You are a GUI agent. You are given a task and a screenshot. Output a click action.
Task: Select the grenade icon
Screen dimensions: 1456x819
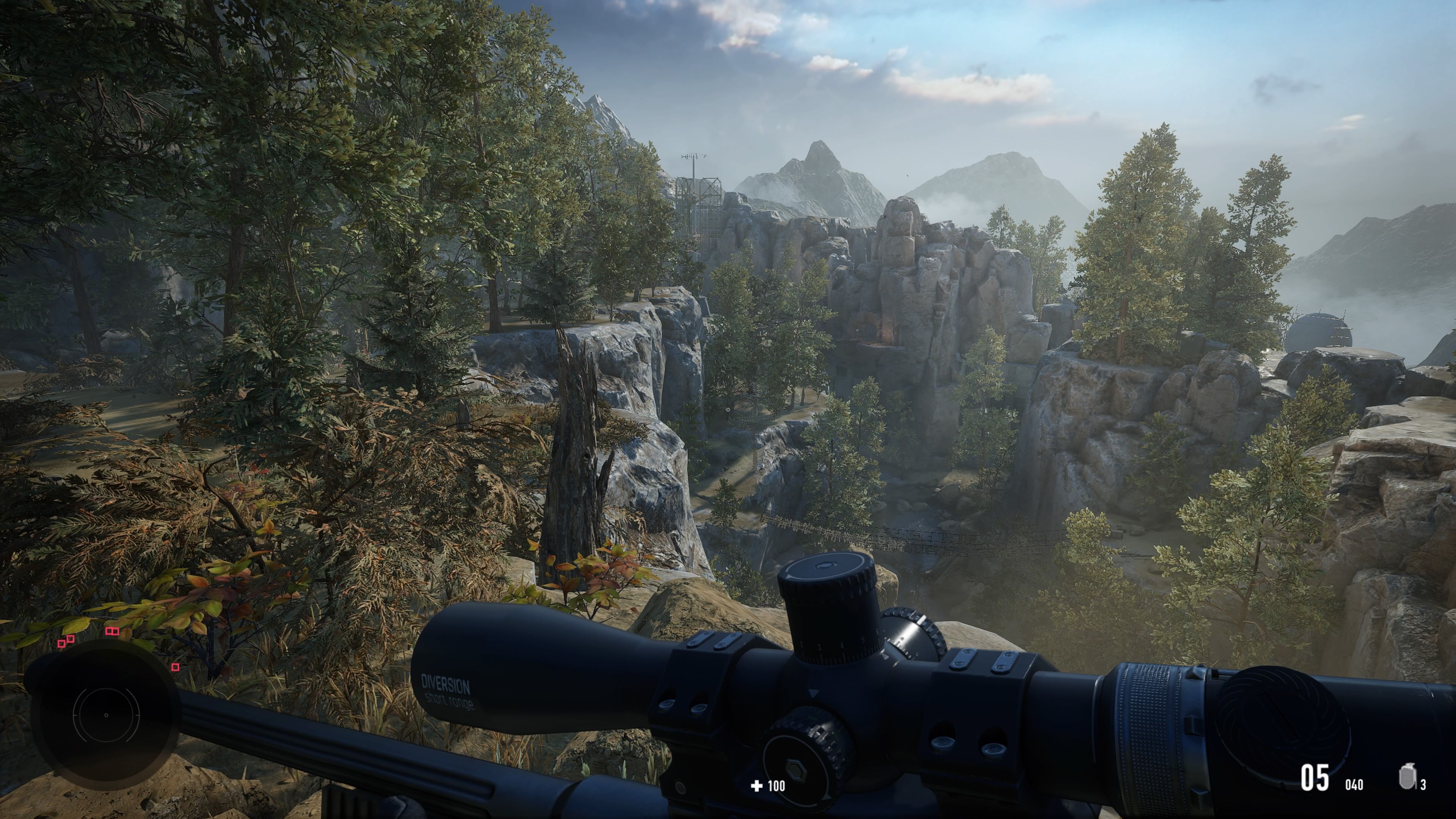coord(1407,777)
